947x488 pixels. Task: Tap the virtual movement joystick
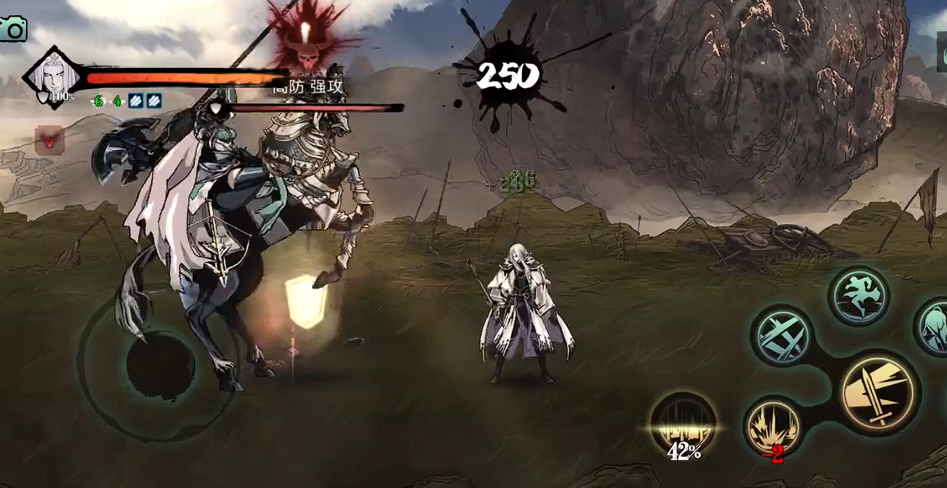[x=160, y=366]
